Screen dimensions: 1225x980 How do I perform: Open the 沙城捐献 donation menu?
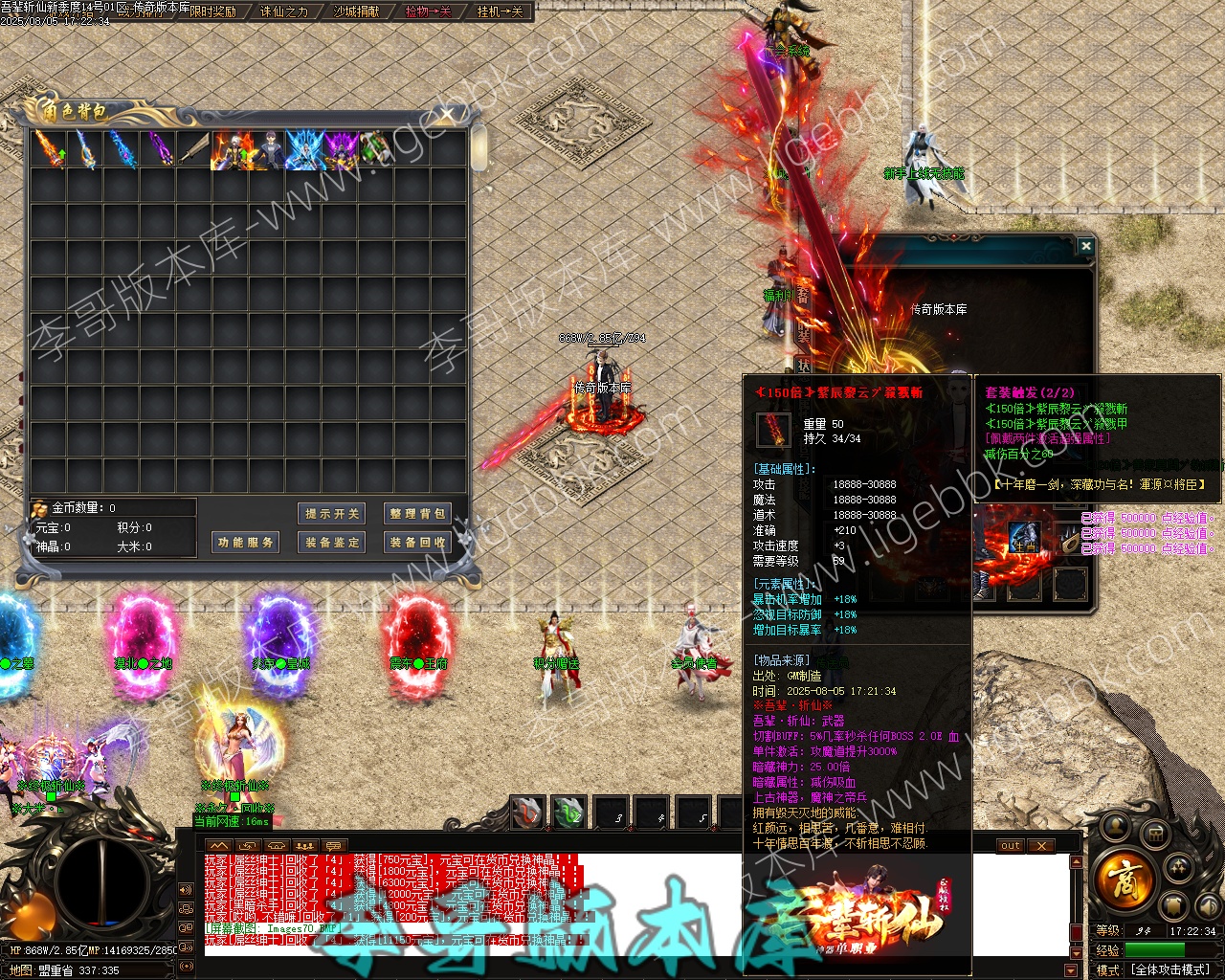point(356,11)
